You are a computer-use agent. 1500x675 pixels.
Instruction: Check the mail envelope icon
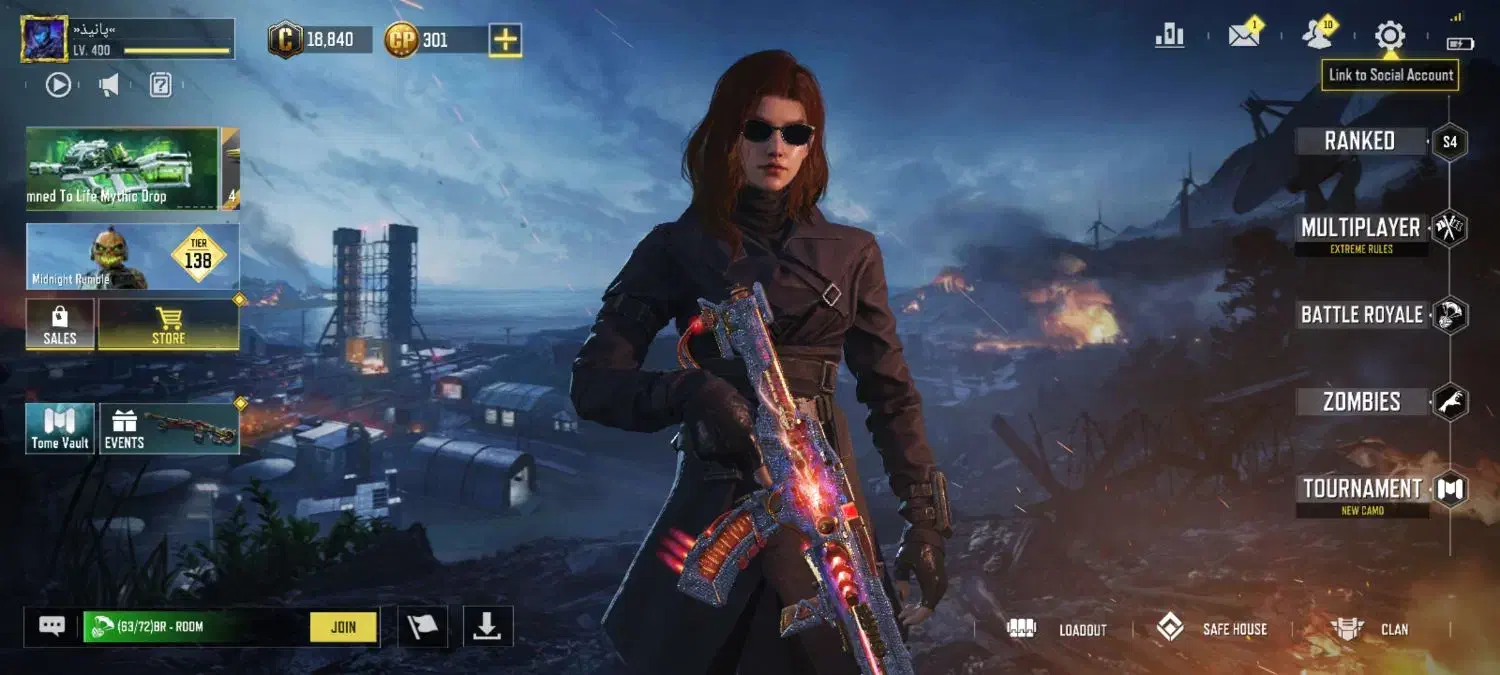tap(1243, 36)
